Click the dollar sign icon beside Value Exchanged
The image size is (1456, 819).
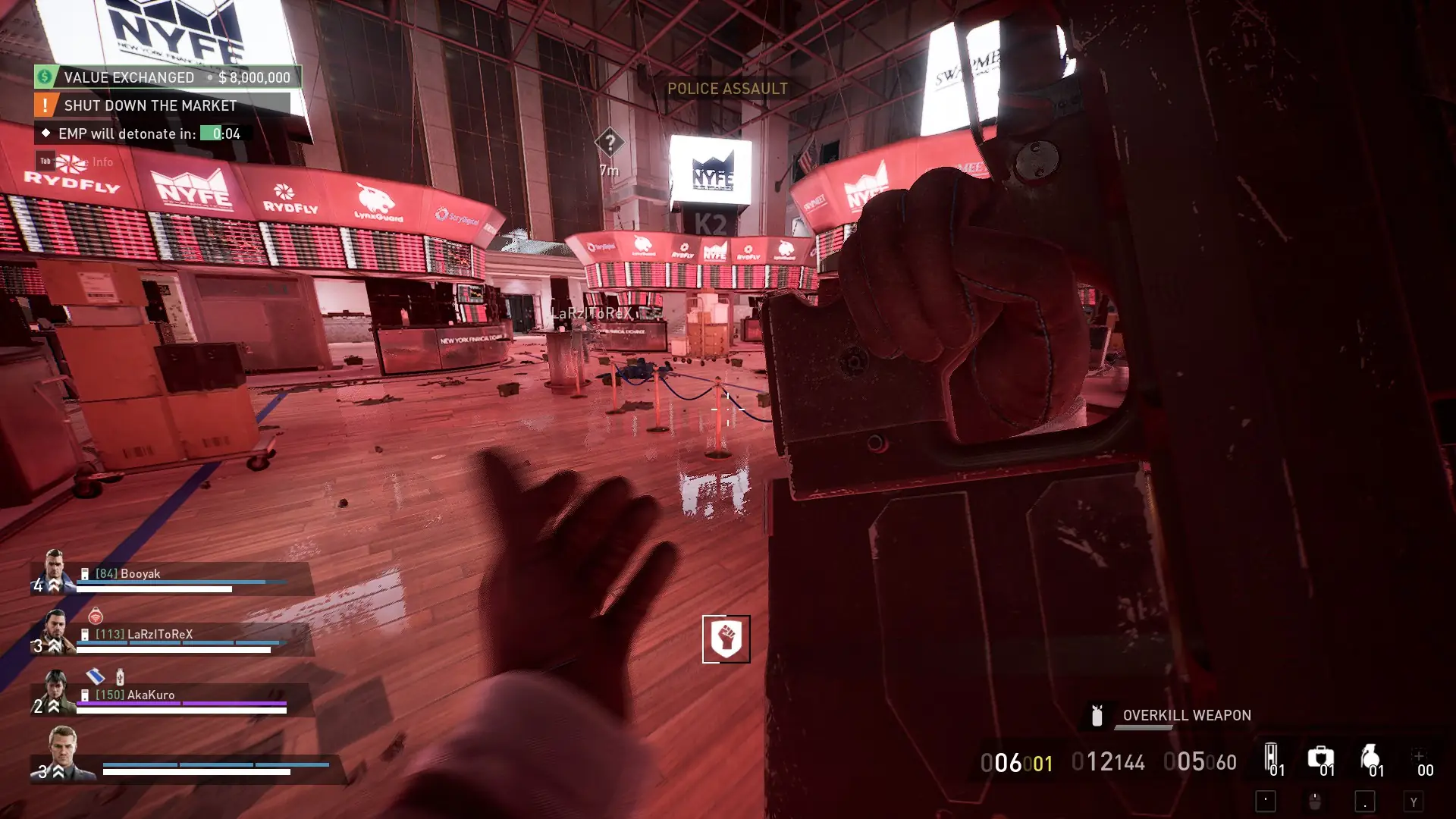(x=44, y=77)
